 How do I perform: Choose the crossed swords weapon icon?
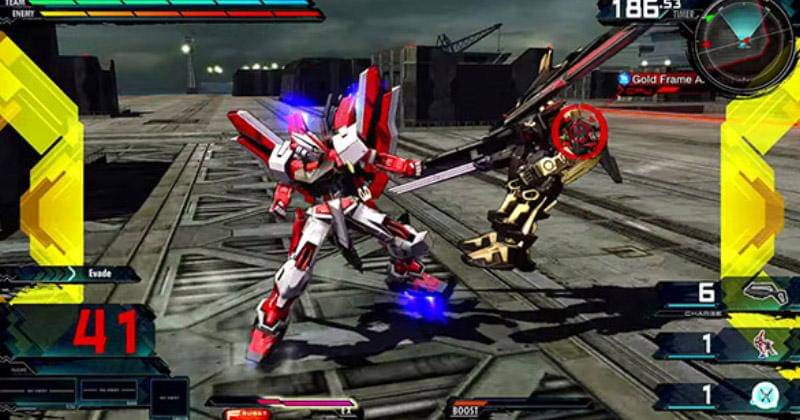(767, 394)
